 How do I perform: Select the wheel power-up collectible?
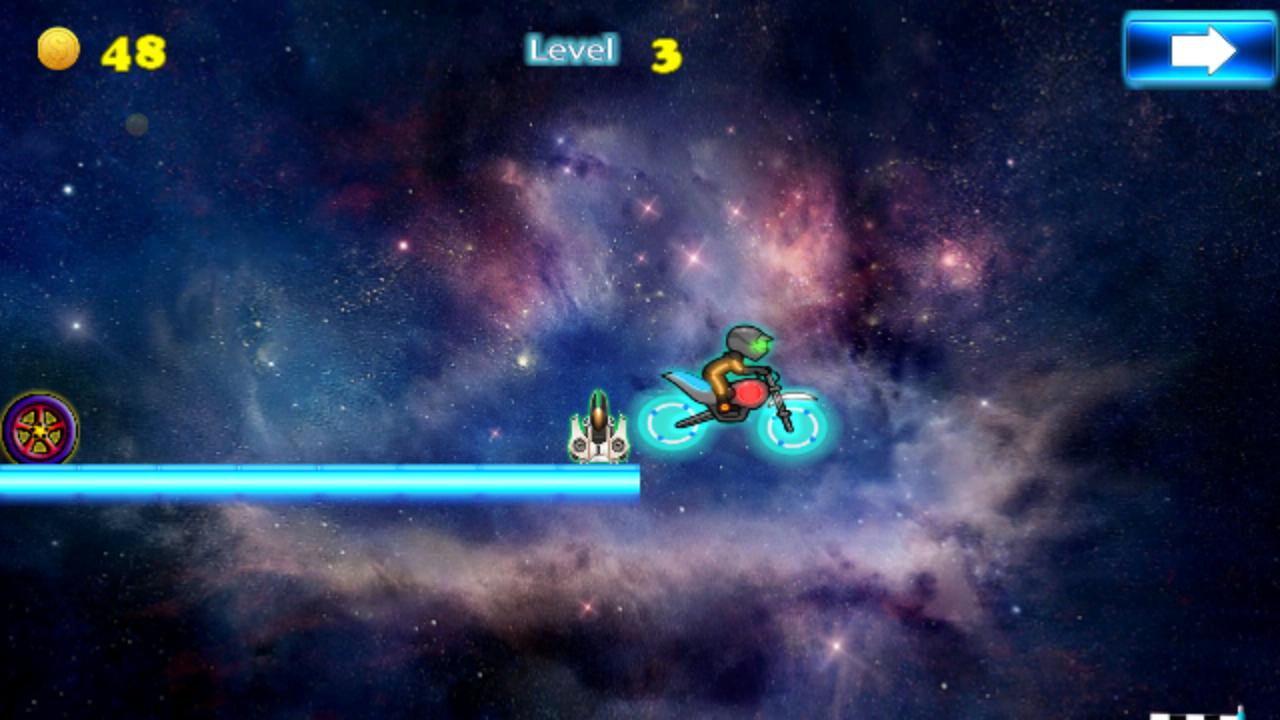click(x=38, y=430)
